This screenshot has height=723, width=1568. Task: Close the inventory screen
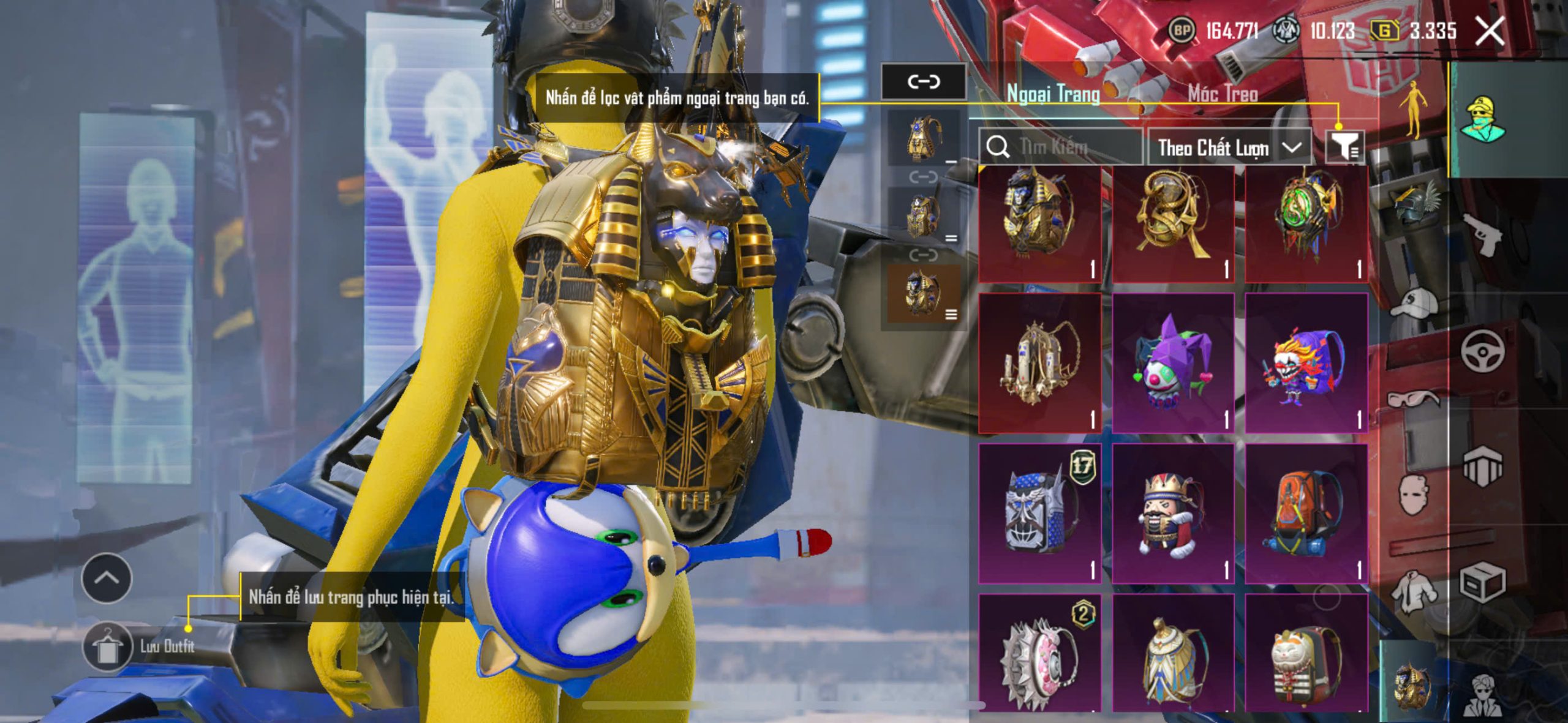coord(1489,31)
